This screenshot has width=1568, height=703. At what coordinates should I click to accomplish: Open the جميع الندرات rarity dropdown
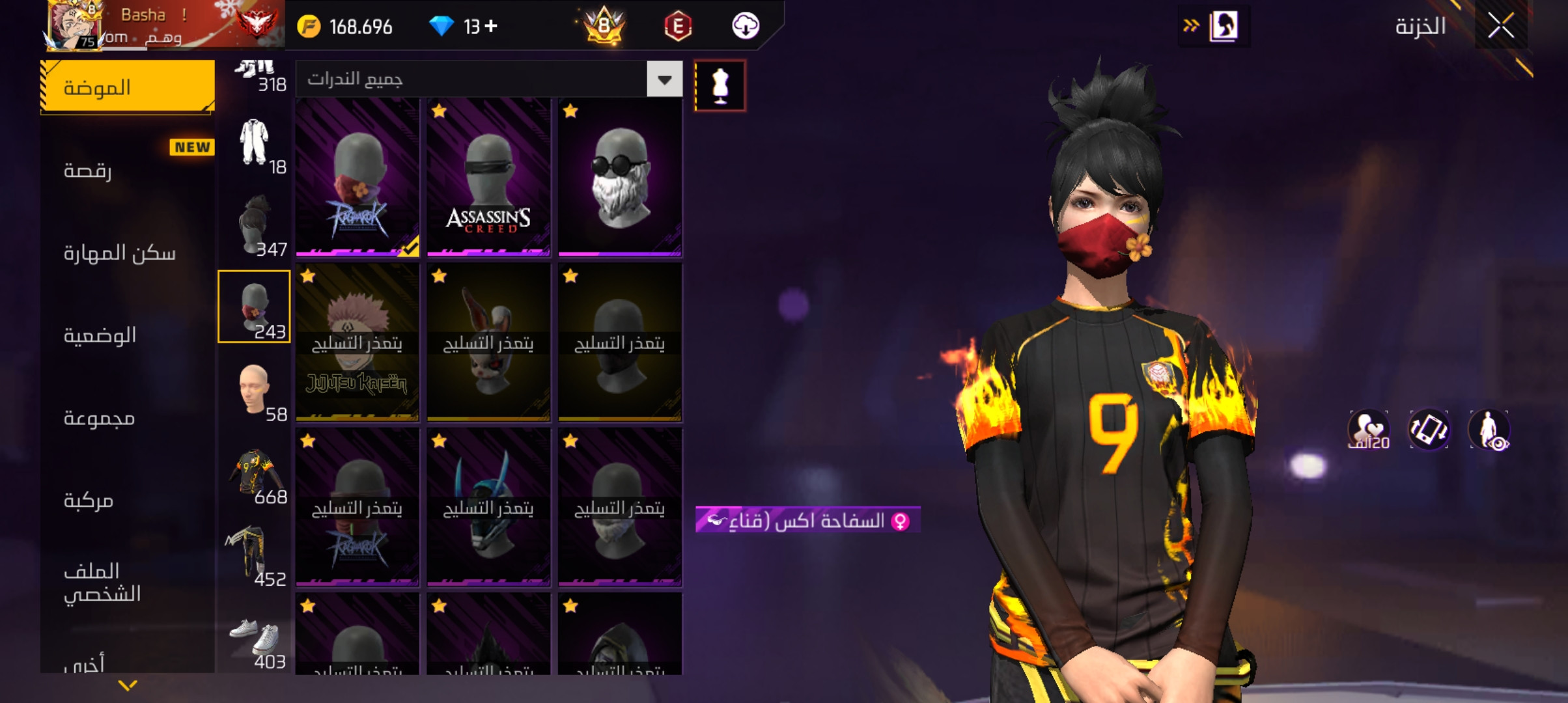664,79
